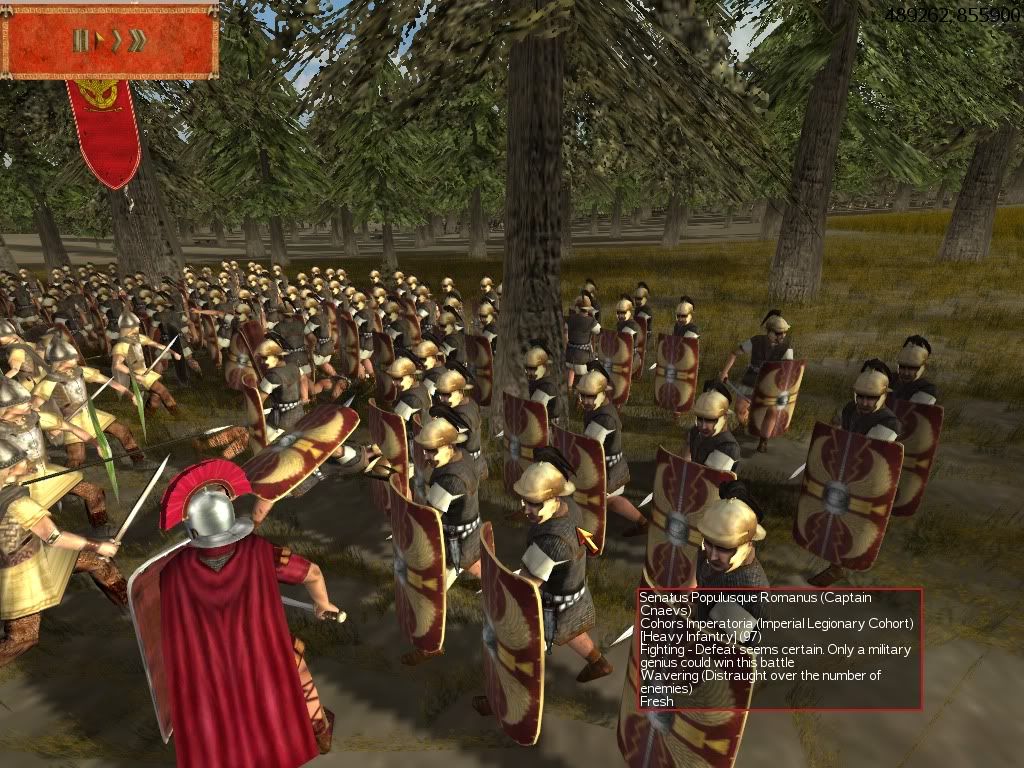1024x768 pixels.
Task: Select fastest speed with double chevron button
Action: pyautogui.click(x=138, y=41)
